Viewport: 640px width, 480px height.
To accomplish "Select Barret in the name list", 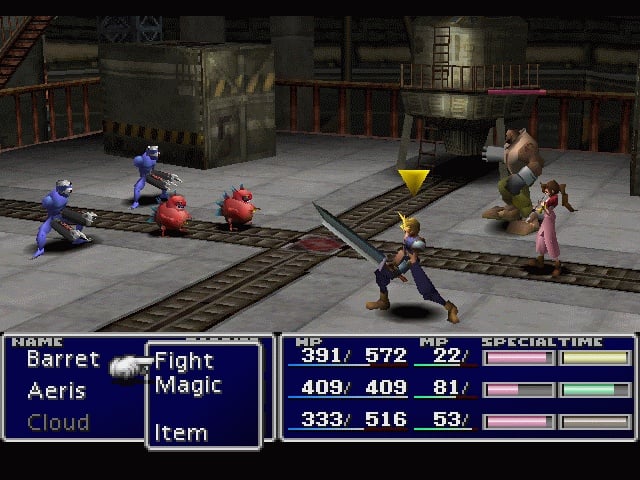I will coord(63,358).
